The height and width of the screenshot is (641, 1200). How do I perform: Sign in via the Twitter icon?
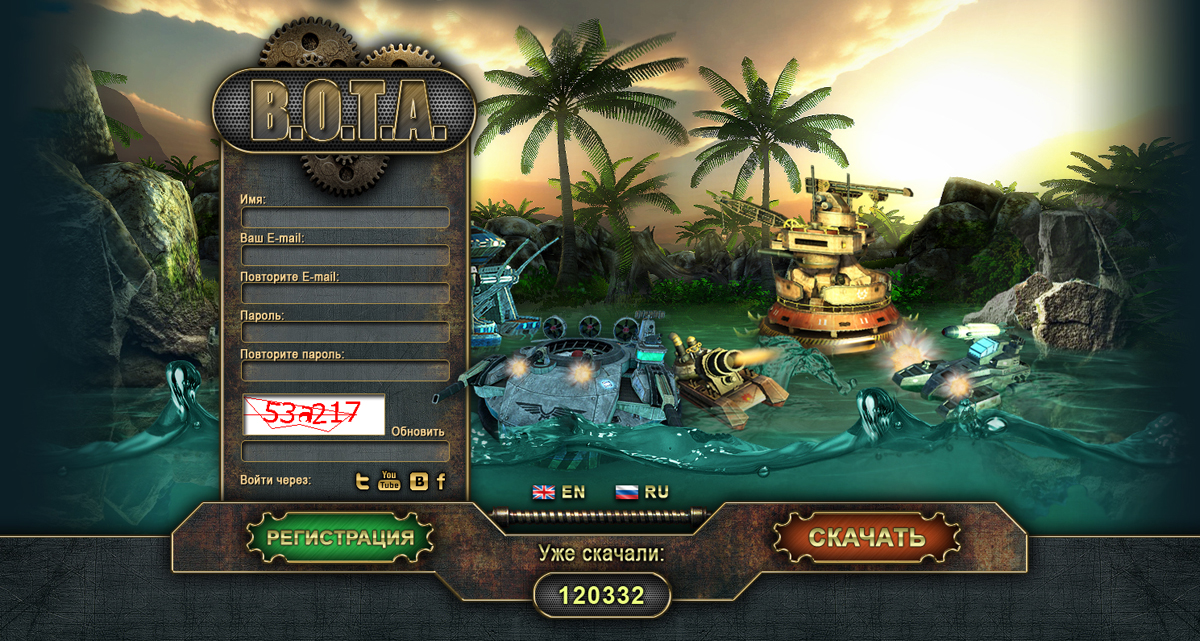[364, 482]
